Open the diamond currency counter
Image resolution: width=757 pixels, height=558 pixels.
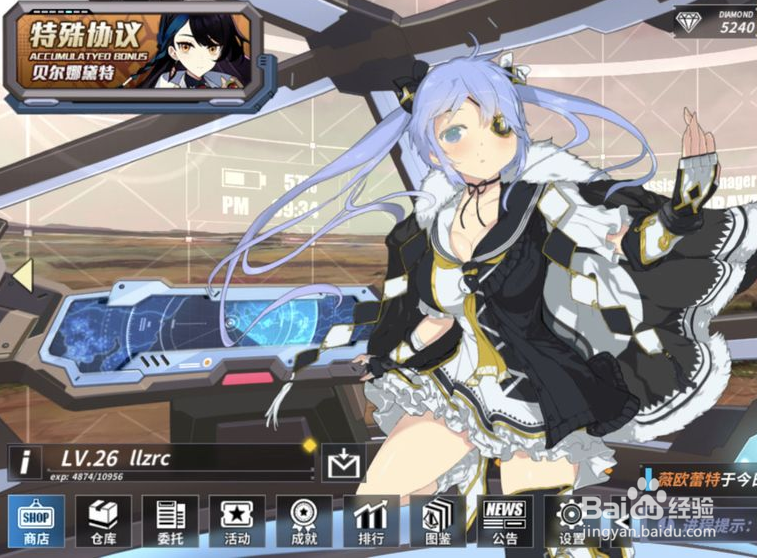pyautogui.click(x=717, y=21)
